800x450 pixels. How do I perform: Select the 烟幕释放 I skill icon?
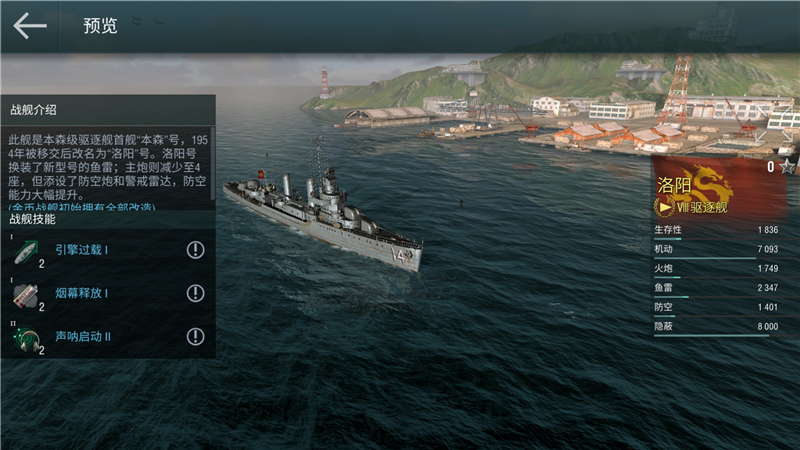point(28,294)
